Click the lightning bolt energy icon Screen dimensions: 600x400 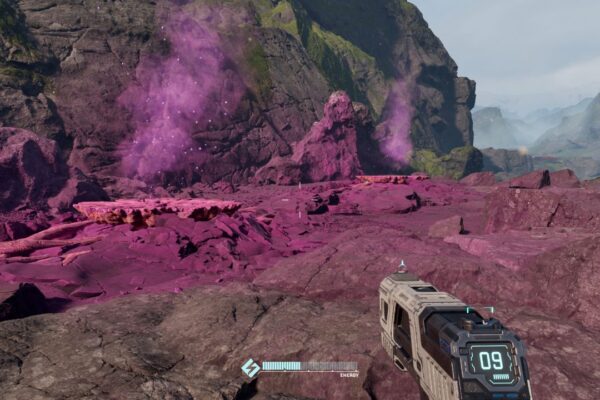coord(250,368)
